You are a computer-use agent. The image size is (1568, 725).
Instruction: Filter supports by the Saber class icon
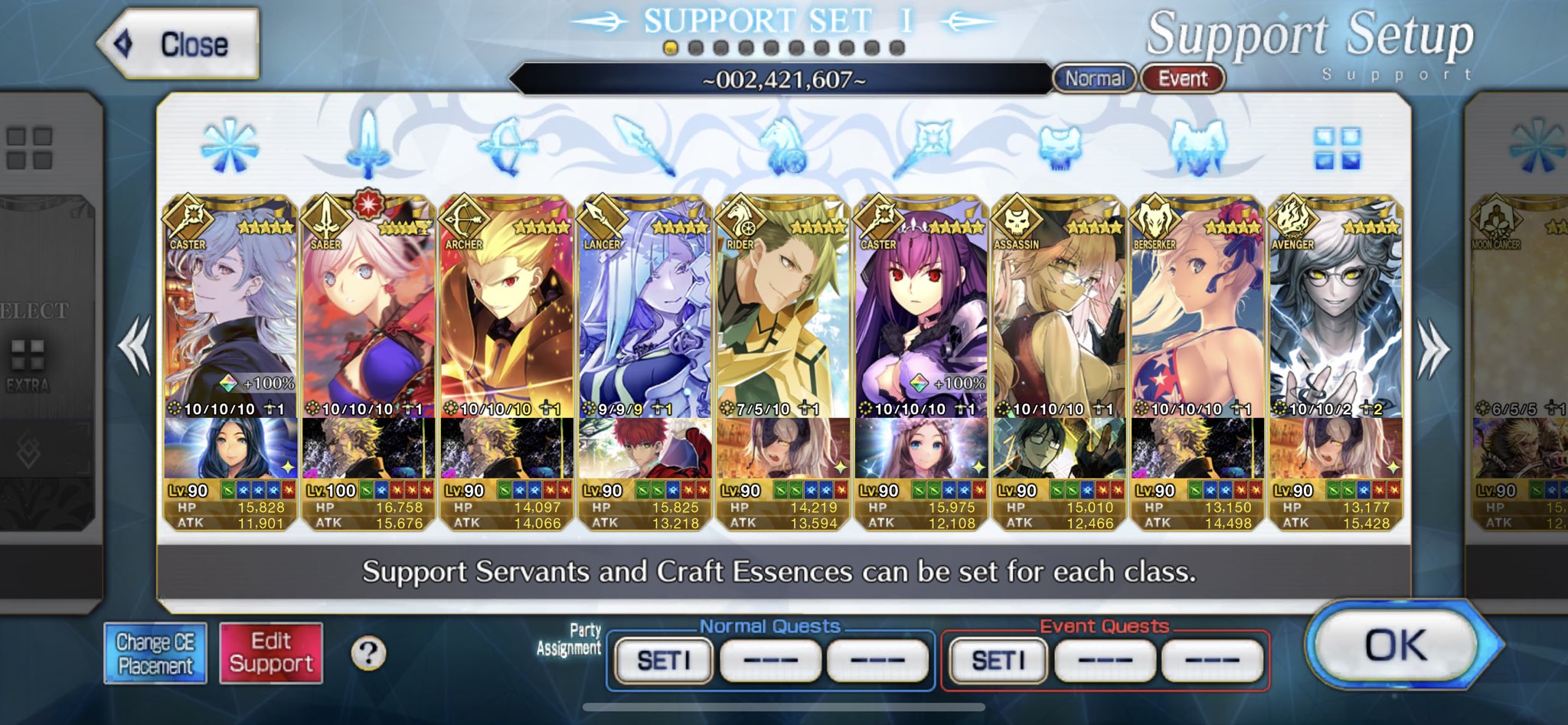pos(367,144)
